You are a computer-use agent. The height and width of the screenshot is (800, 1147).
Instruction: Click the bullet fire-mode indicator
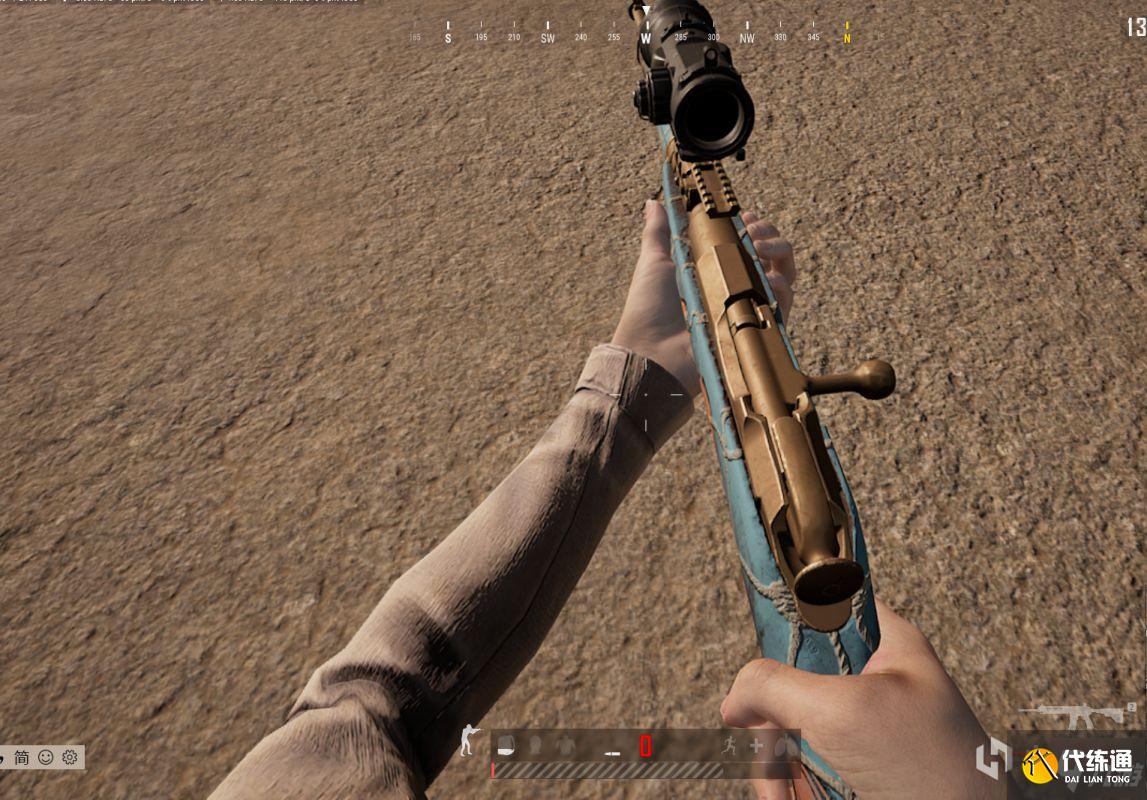(612, 752)
